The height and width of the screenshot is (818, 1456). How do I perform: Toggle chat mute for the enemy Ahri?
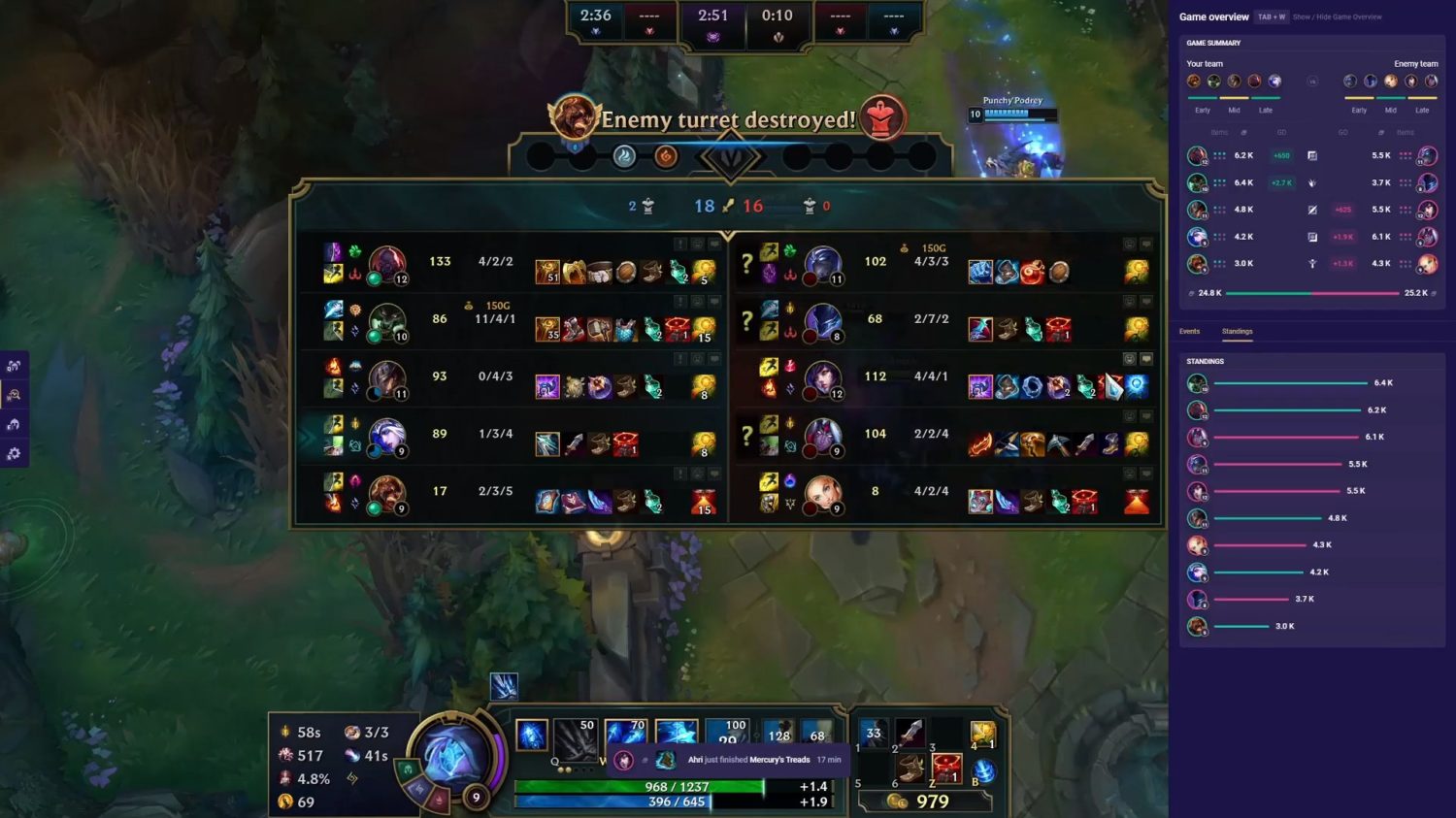coord(1148,359)
